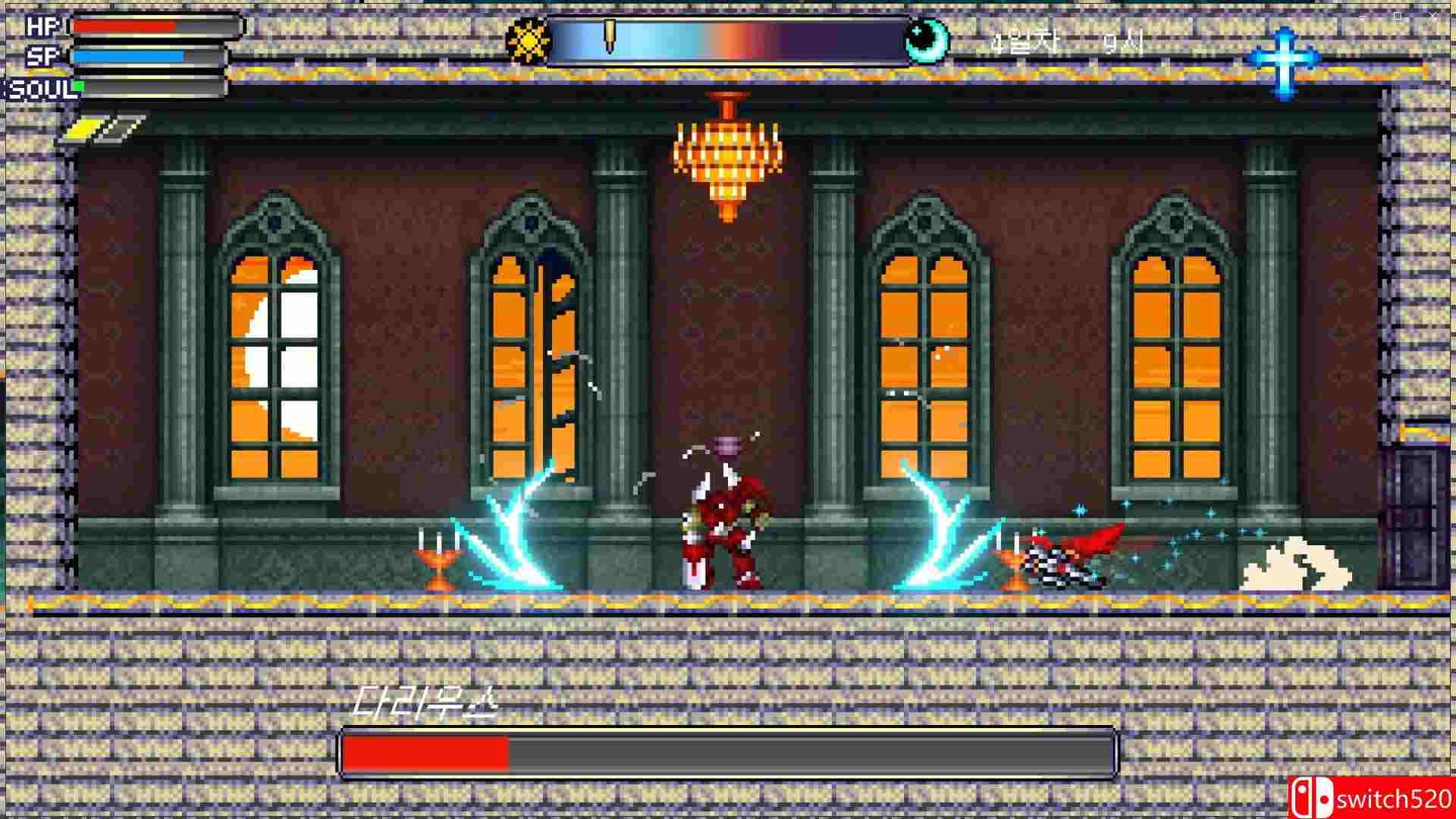Screen dimensions: 1456x819
Task: Click the green SOUL gauge indicator
Action: (x=80, y=86)
